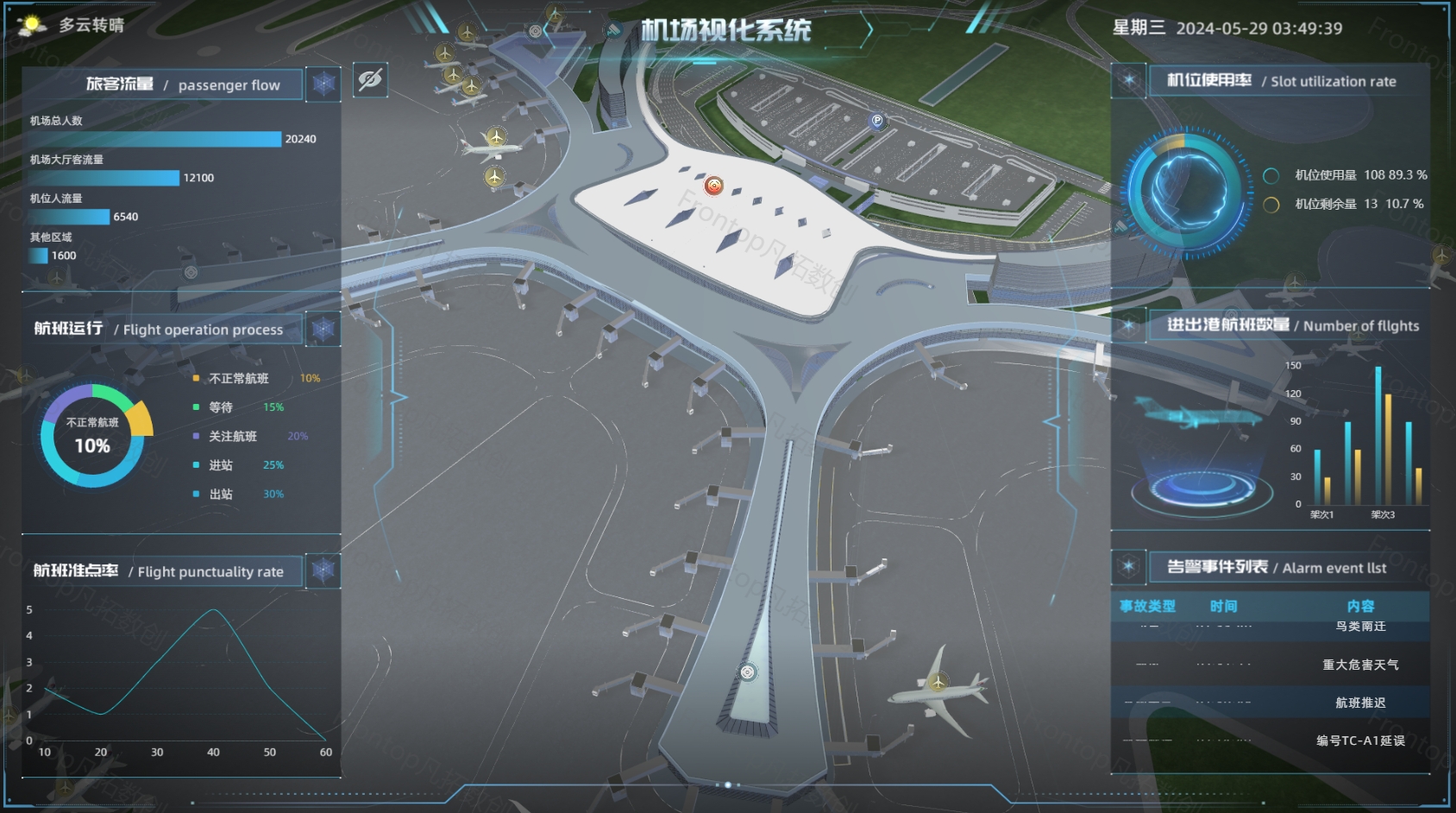Click the passenger flow panel header icon
This screenshot has width=1456, height=813.
[x=323, y=84]
